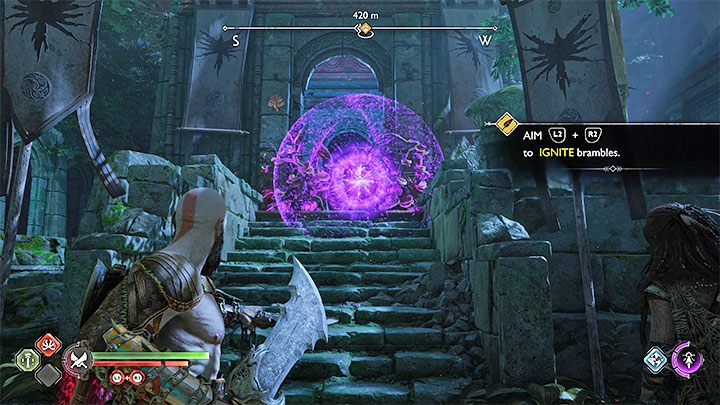This screenshot has width=720, height=405.
Task: Click the objective marker on the compass
Action: pos(365,30)
